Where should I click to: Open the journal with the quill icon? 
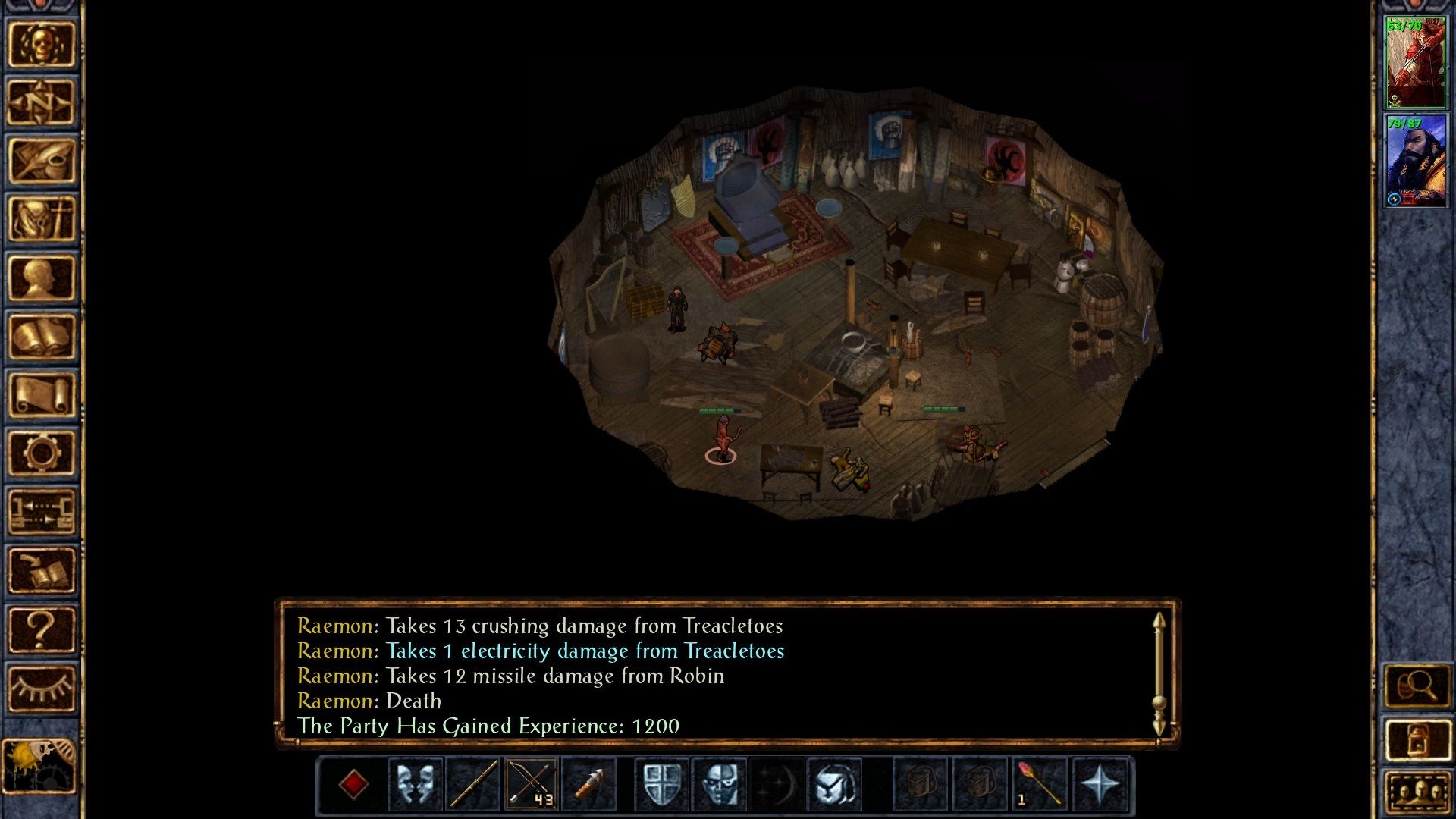42,161
